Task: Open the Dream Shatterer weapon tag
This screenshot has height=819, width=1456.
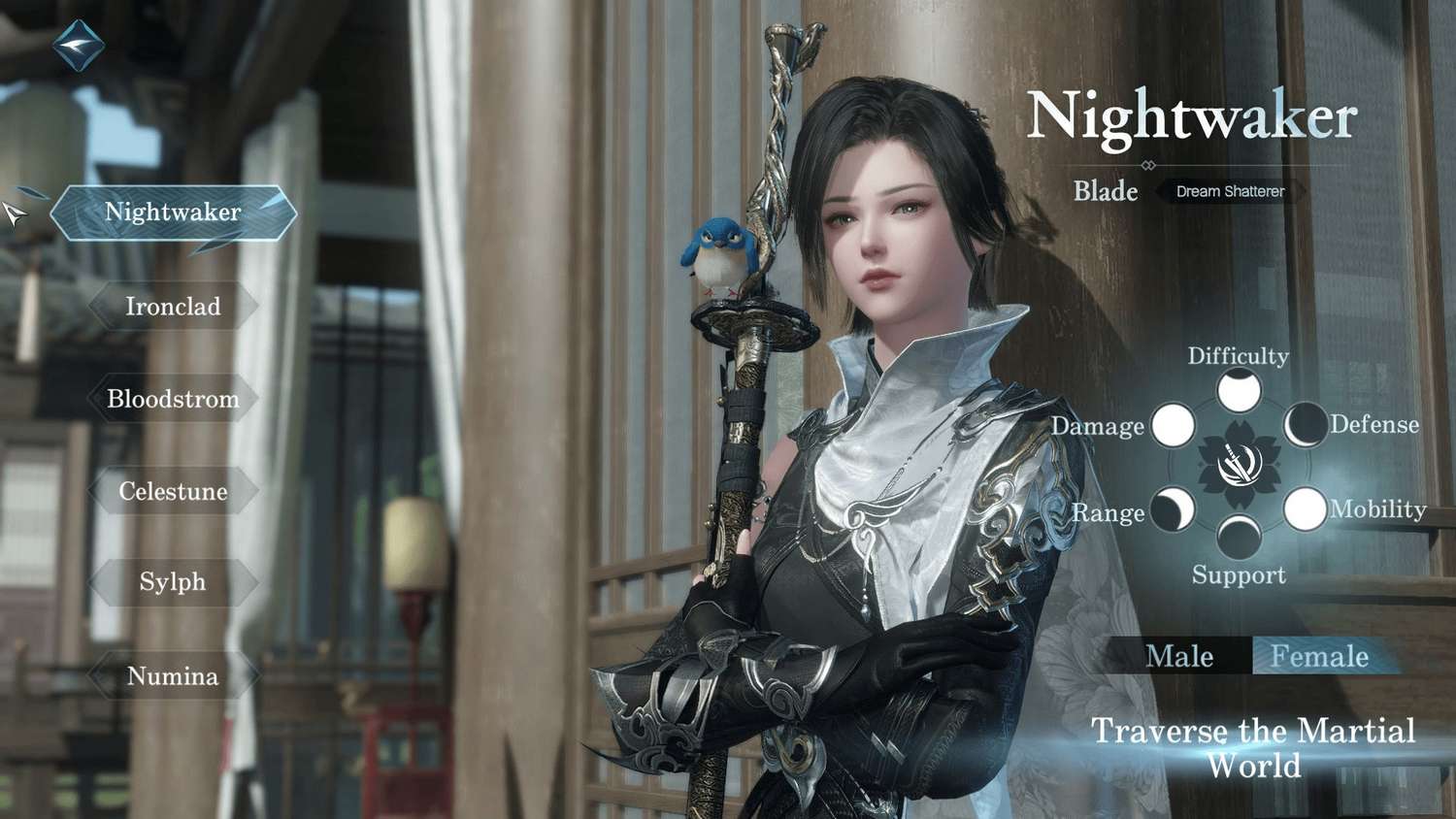Action: (1230, 191)
